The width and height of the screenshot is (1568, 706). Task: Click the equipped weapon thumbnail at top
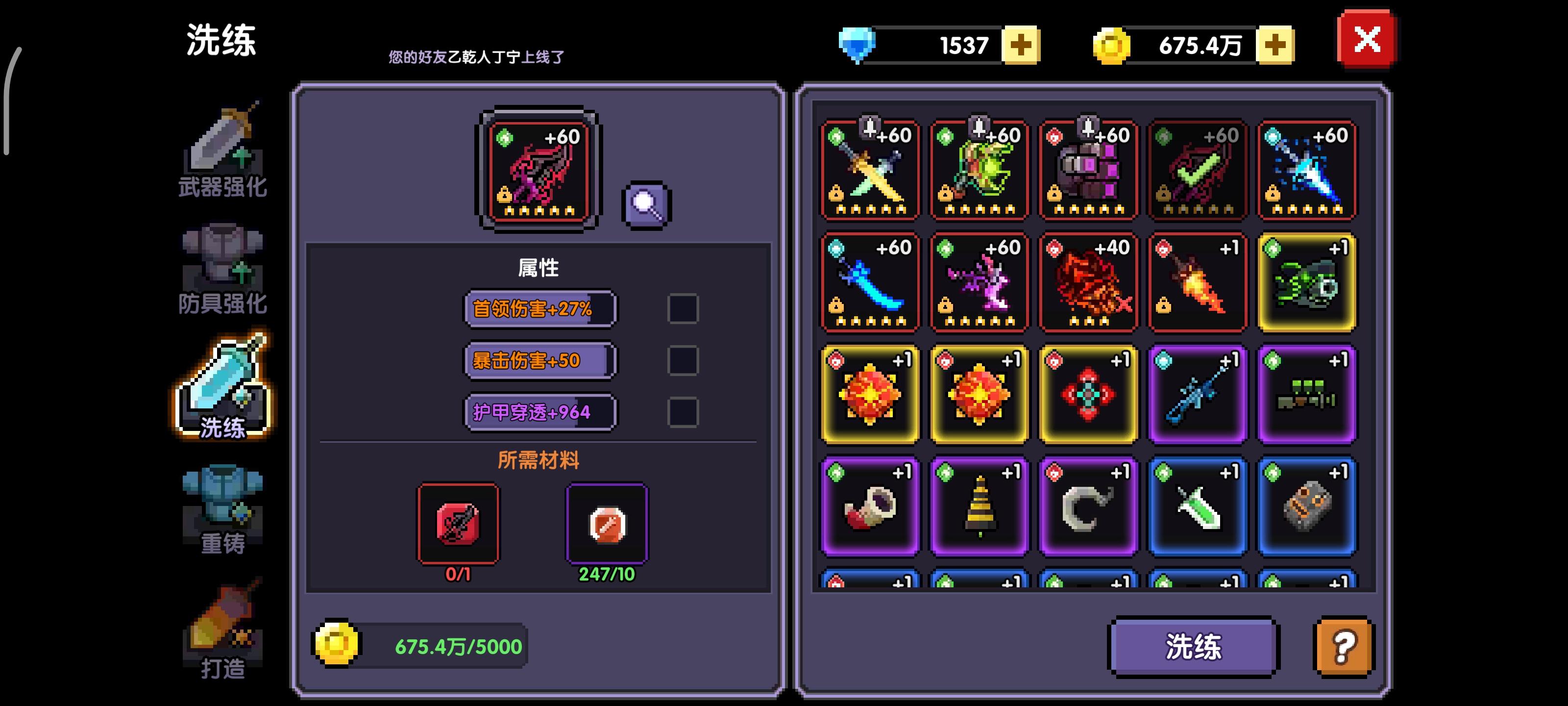tap(538, 171)
